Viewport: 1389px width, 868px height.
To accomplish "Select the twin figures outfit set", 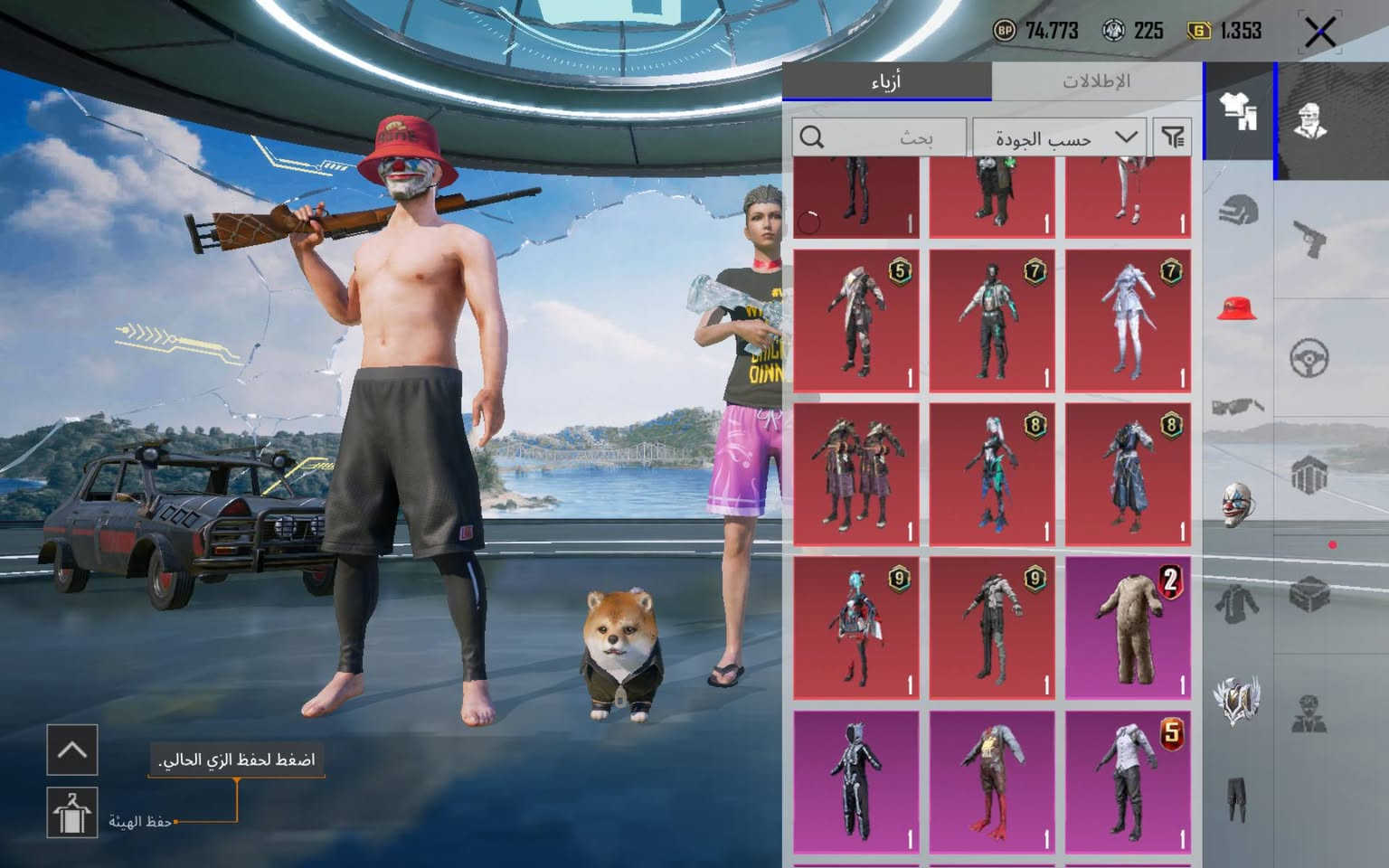I will 856,474.
